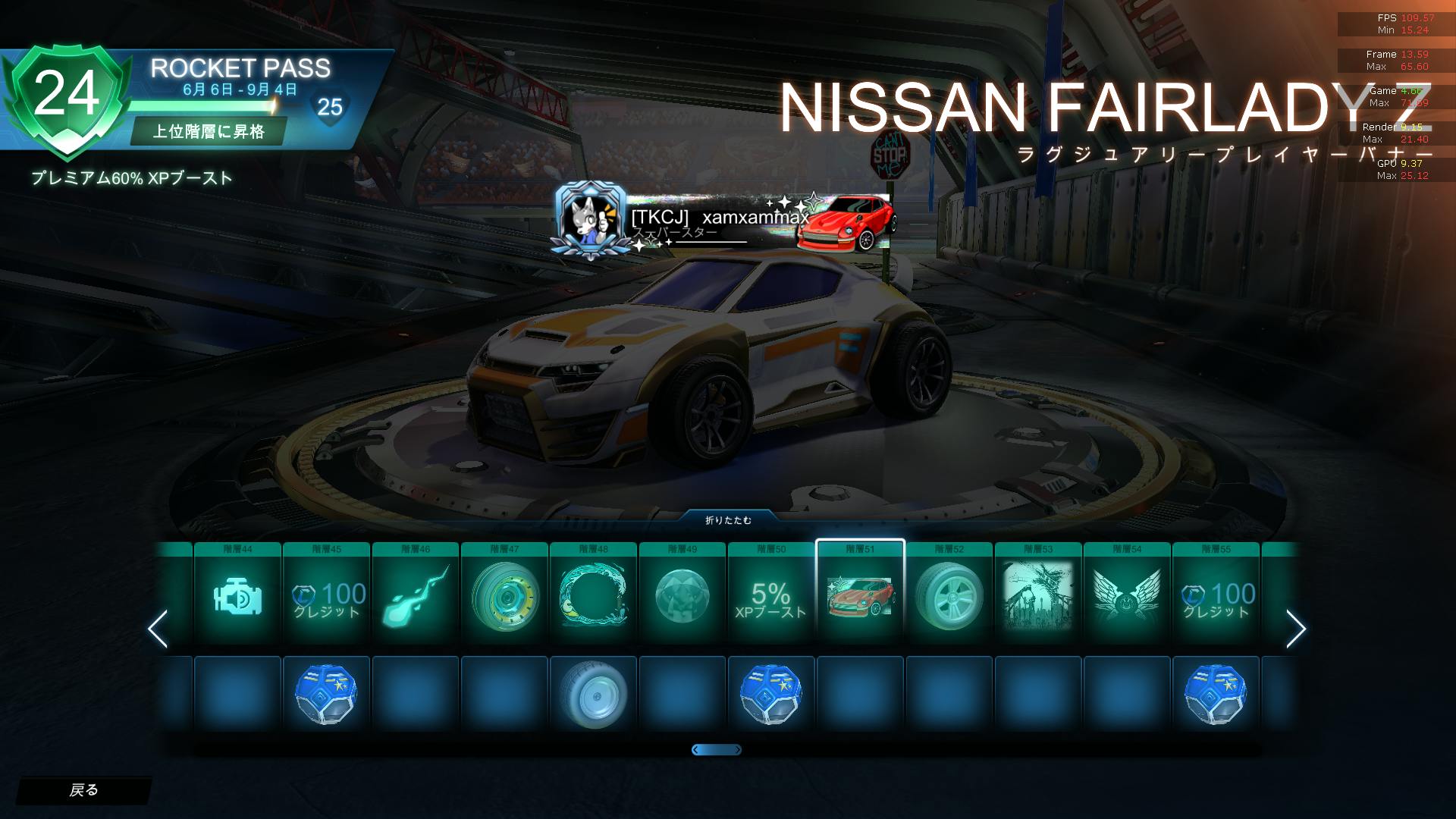Choose the tier 54 winged emblem reward
The image size is (1456, 819).
tap(1126, 595)
